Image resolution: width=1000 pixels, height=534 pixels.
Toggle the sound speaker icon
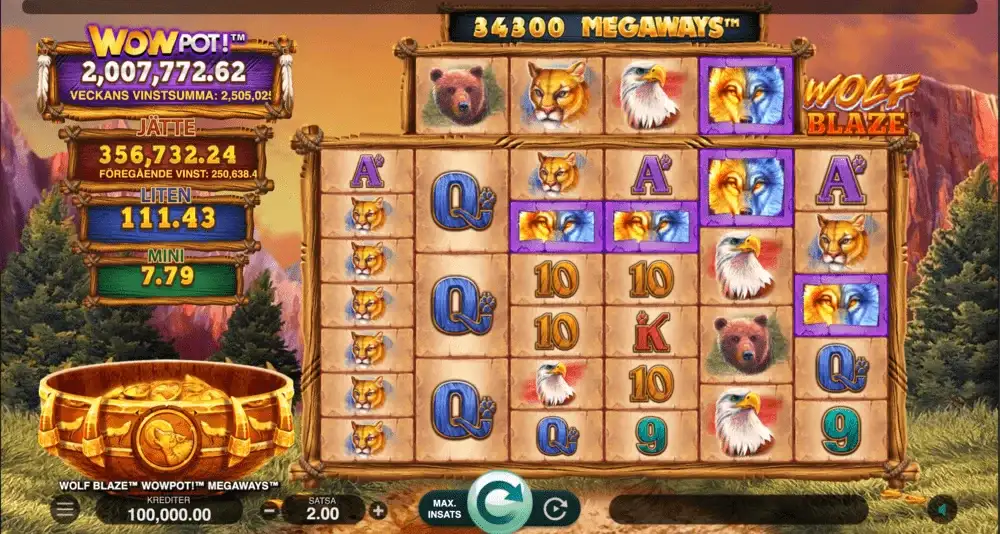click(940, 509)
